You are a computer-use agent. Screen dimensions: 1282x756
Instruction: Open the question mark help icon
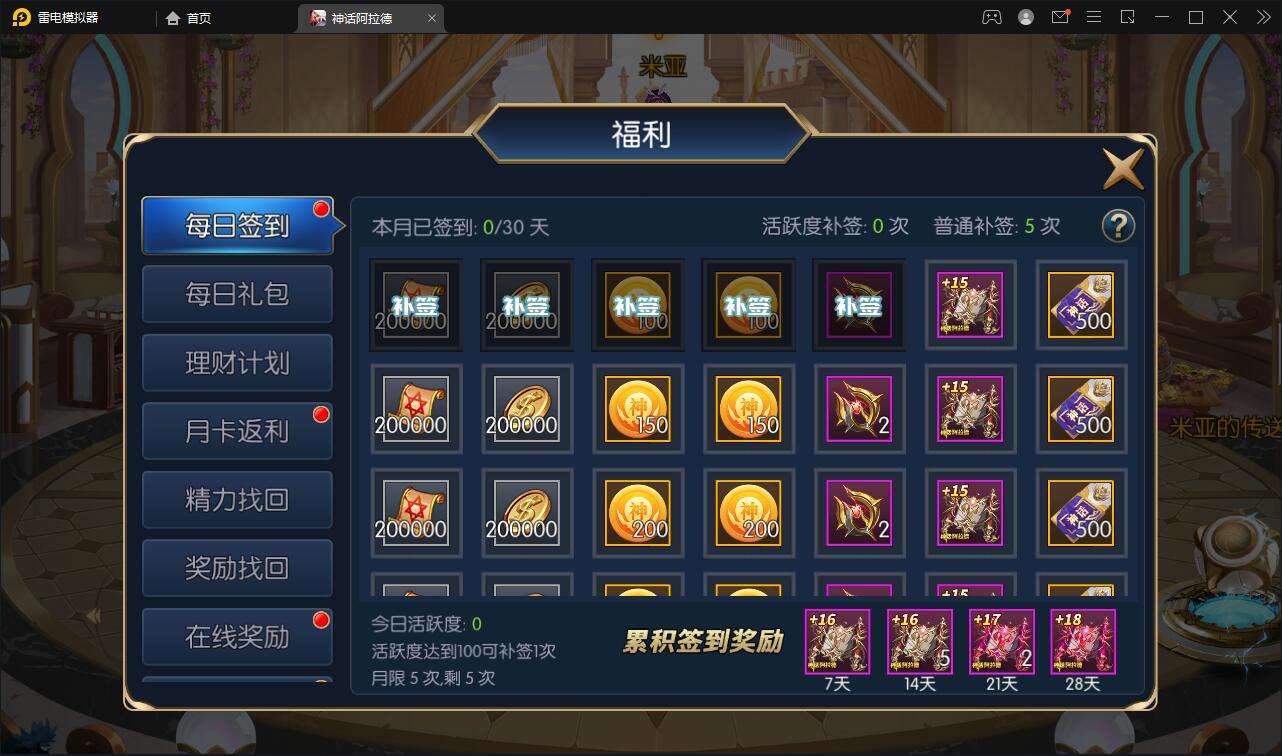coord(1118,227)
